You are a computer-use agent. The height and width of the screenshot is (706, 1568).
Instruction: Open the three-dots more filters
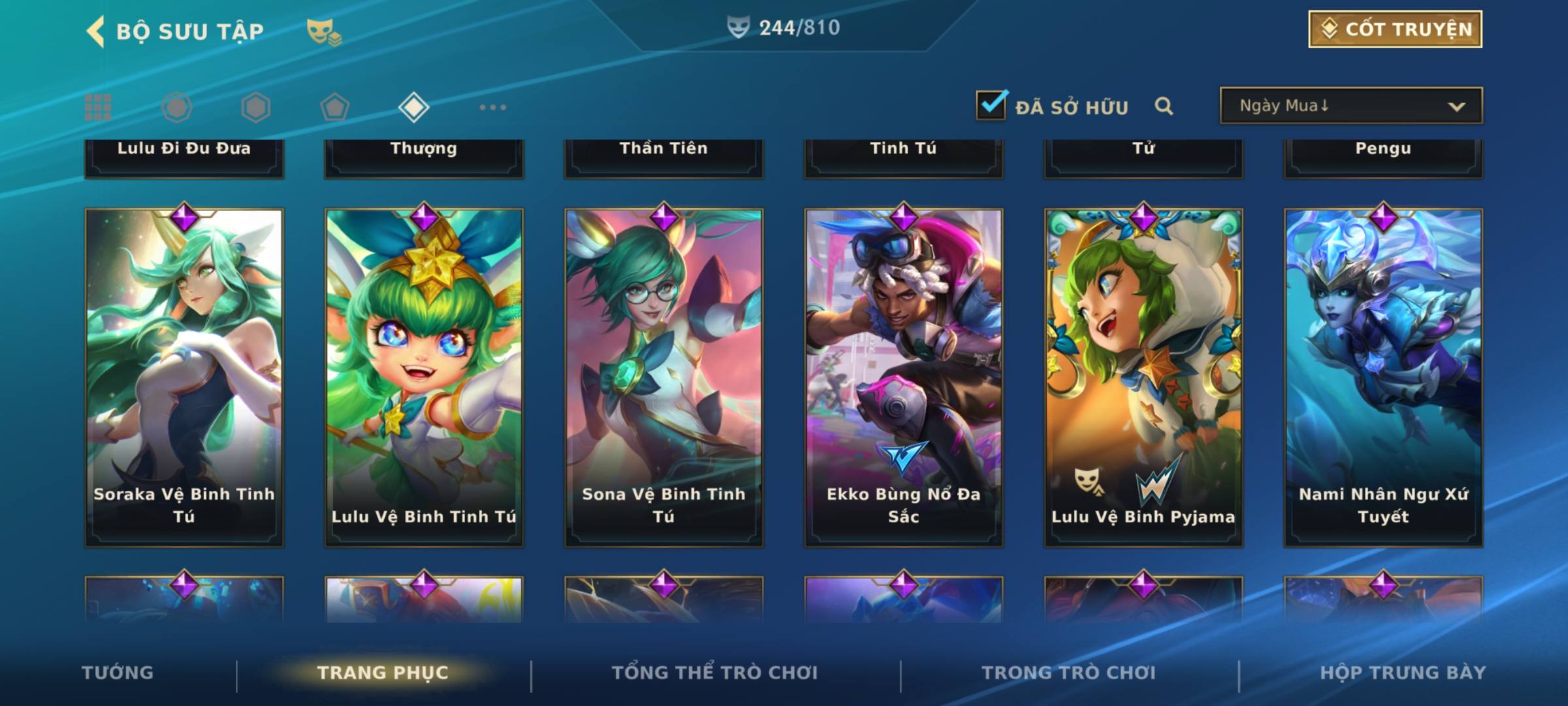[x=493, y=107]
